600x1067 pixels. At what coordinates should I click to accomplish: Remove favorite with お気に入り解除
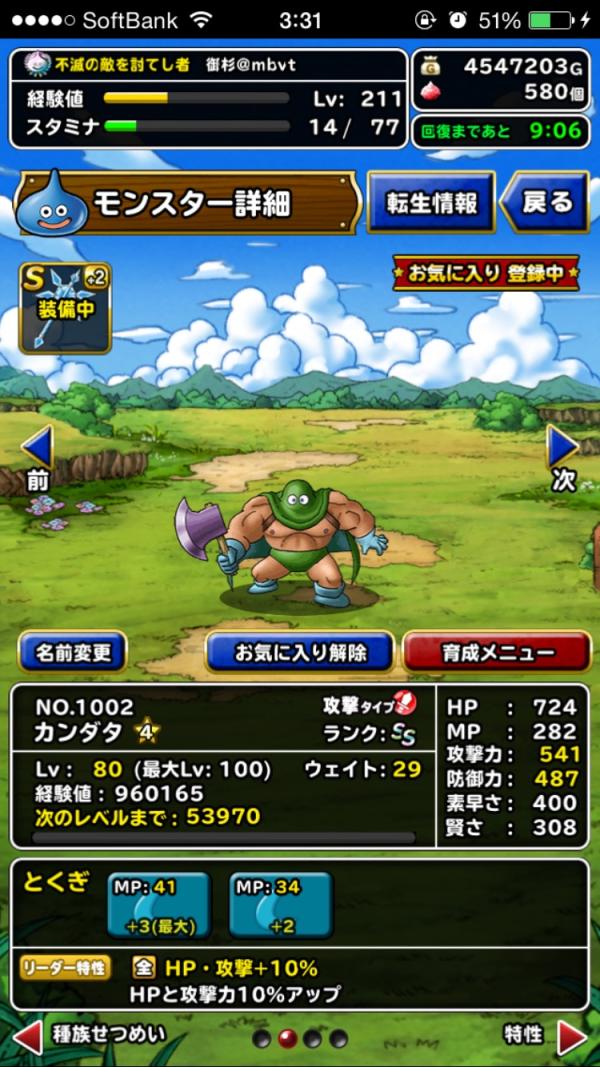300,653
